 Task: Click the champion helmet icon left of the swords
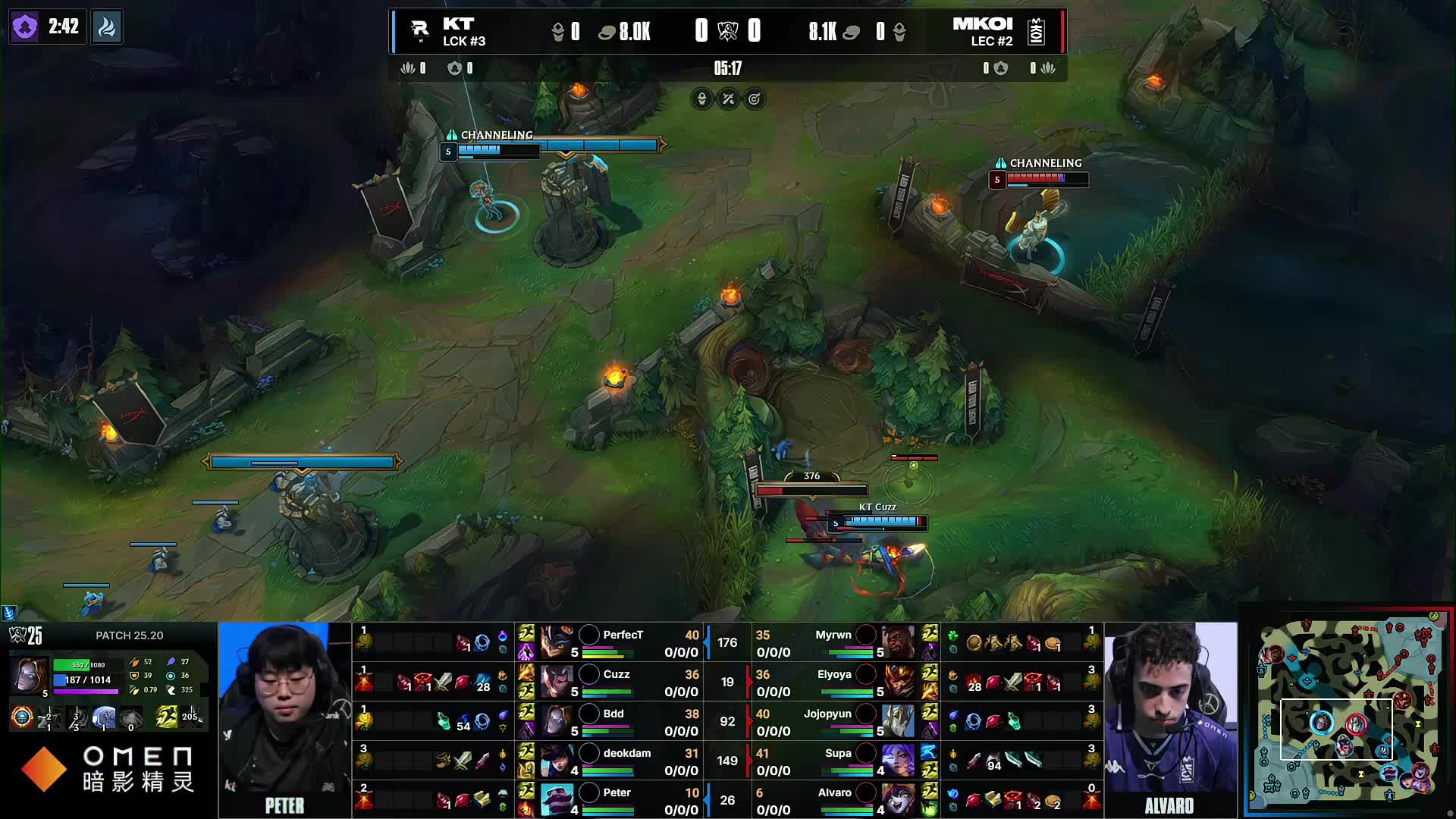coord(701,99)
